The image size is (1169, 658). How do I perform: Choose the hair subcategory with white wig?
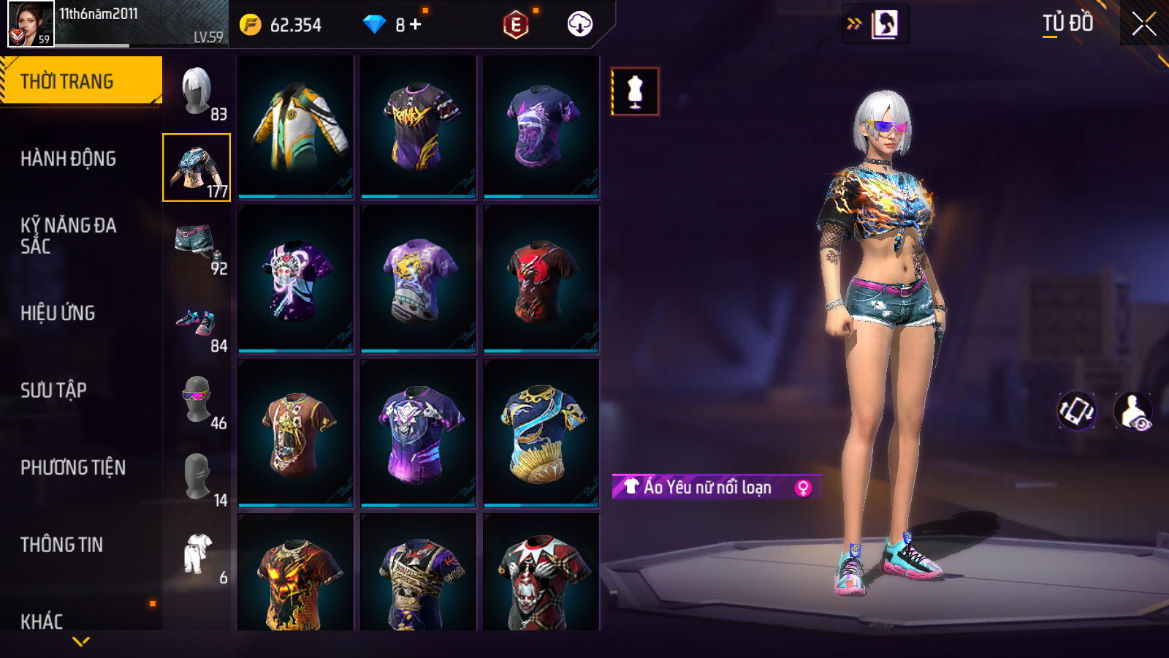[197, 92]
